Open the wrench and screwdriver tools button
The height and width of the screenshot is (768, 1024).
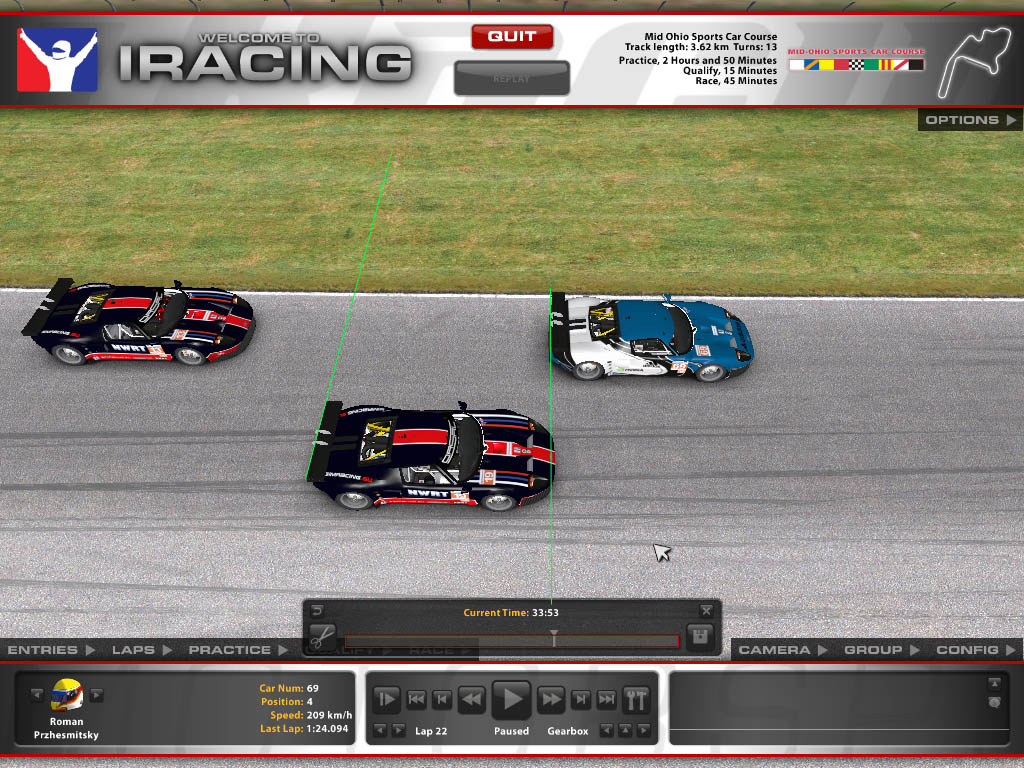[636, 698]
